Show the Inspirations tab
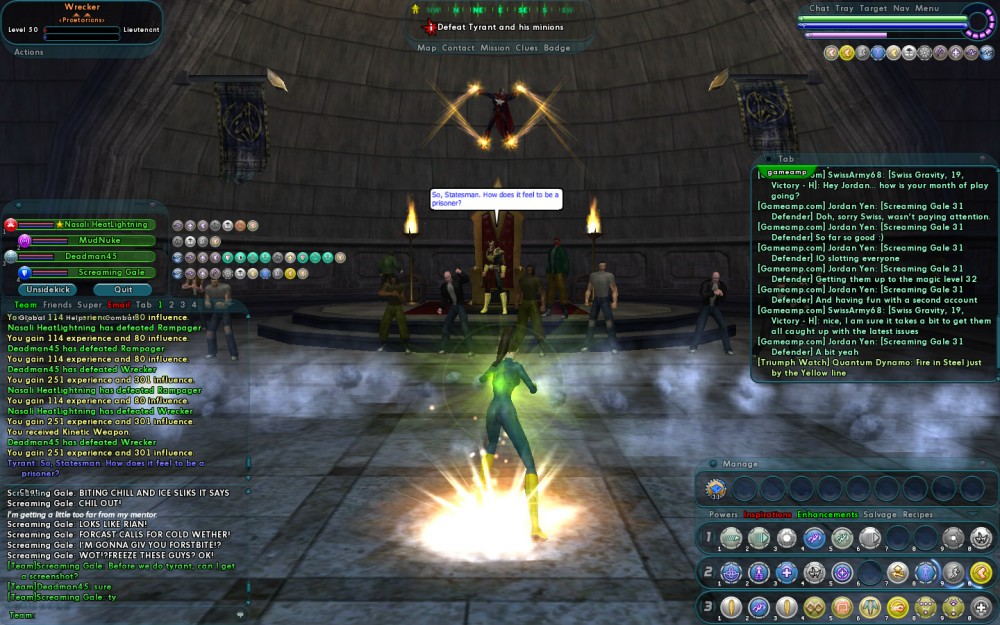 pos(767,515)
